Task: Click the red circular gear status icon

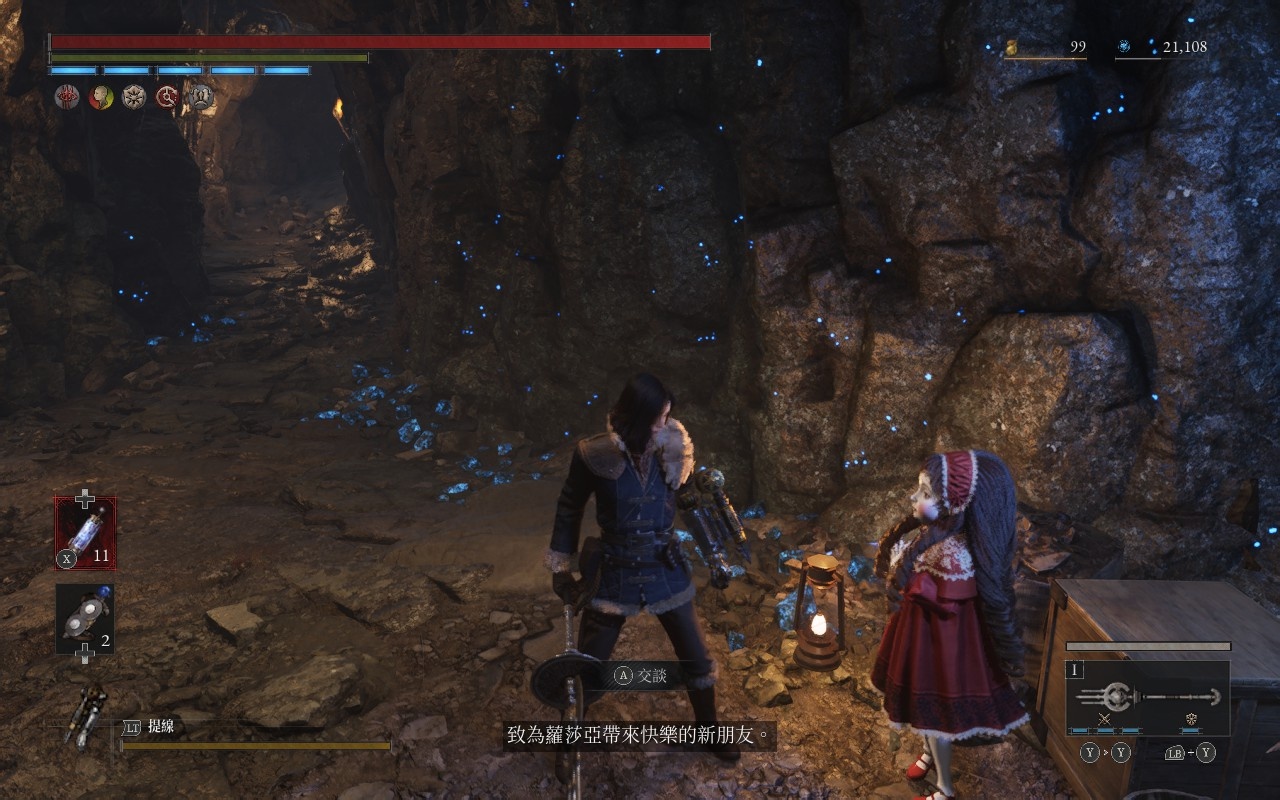Action: tap(167, 97)
